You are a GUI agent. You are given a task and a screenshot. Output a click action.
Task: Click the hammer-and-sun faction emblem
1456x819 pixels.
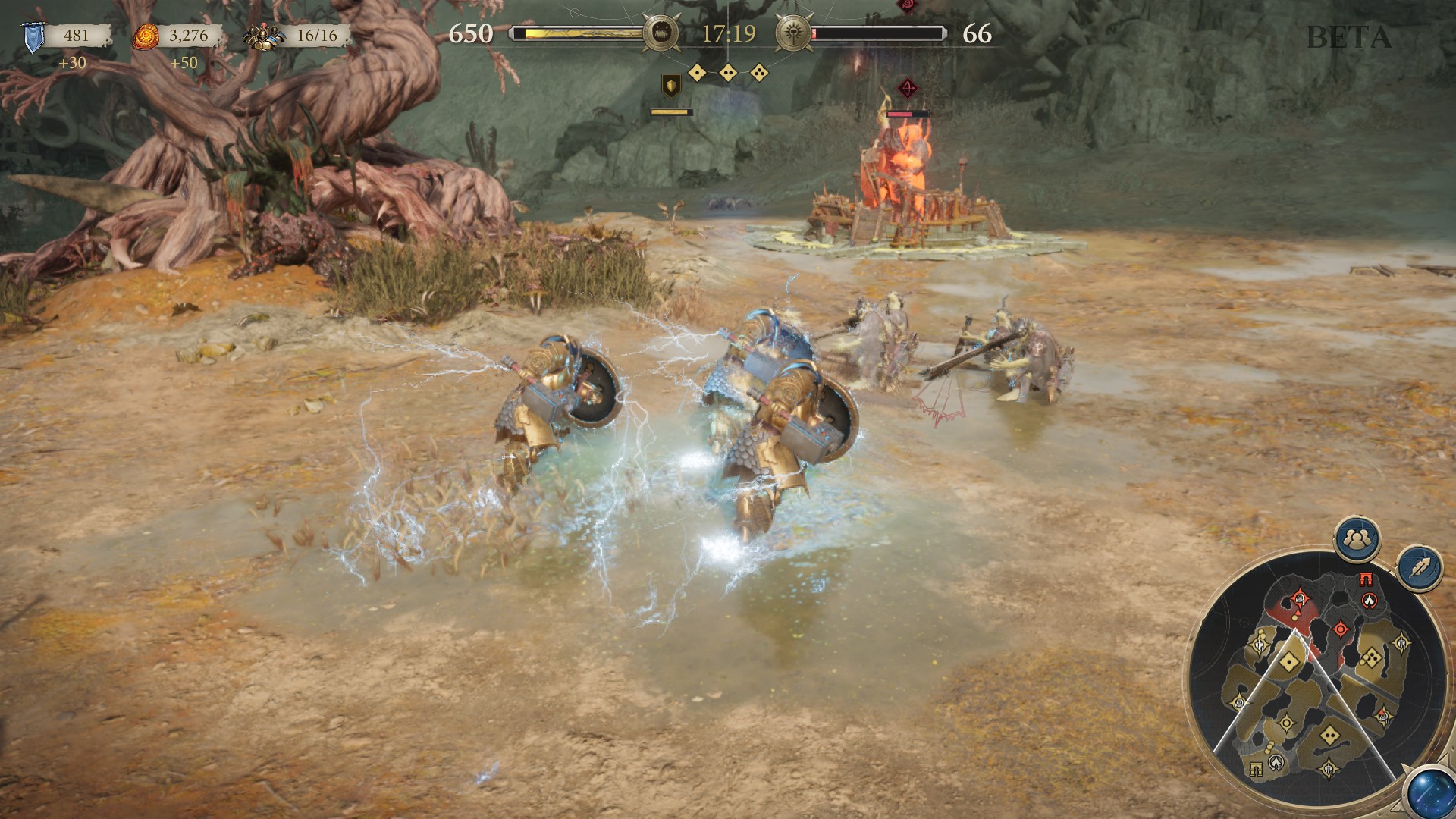click(793, 33)
